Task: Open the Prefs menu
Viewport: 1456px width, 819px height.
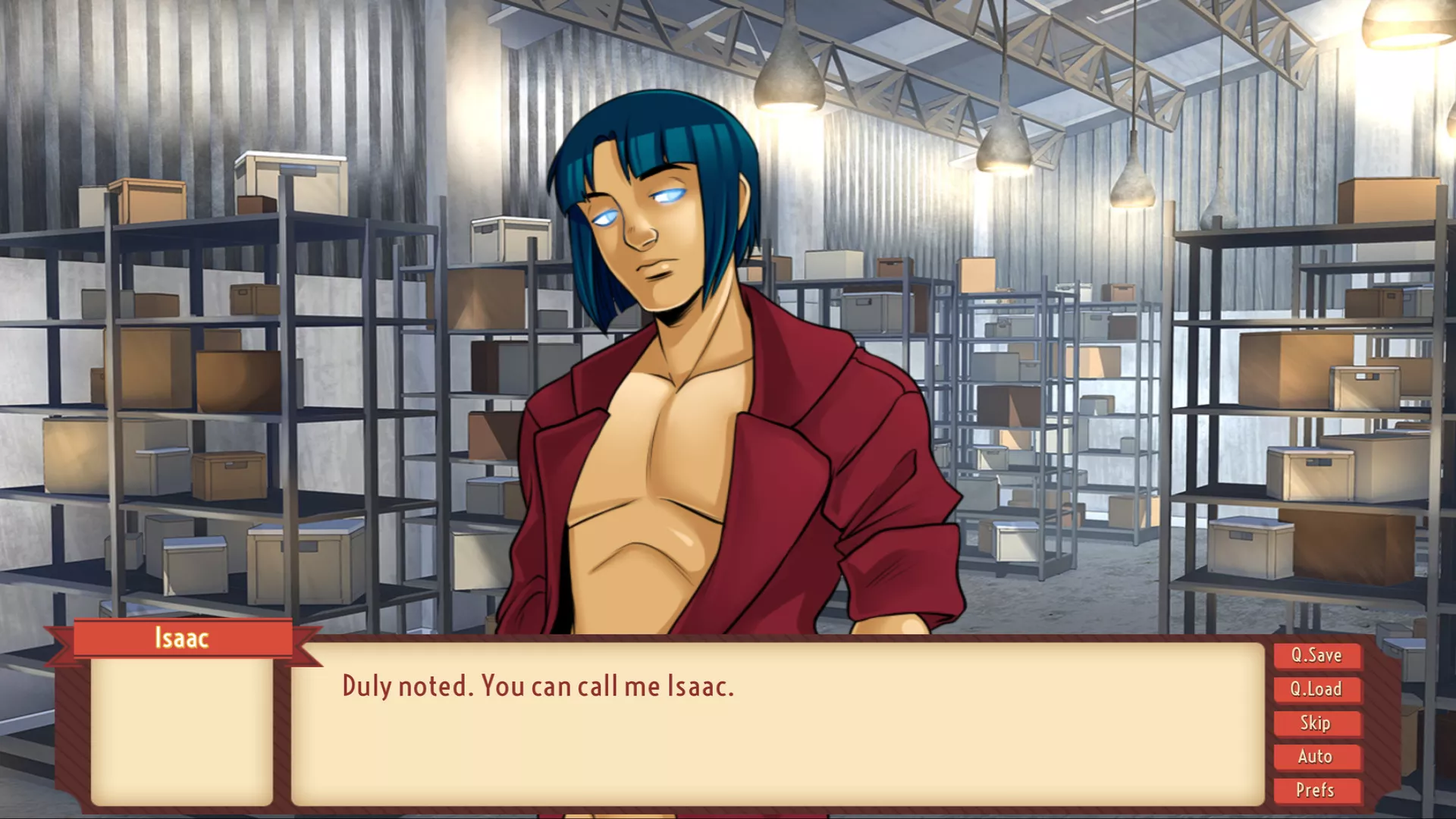Action: [x=1316, y=790]
